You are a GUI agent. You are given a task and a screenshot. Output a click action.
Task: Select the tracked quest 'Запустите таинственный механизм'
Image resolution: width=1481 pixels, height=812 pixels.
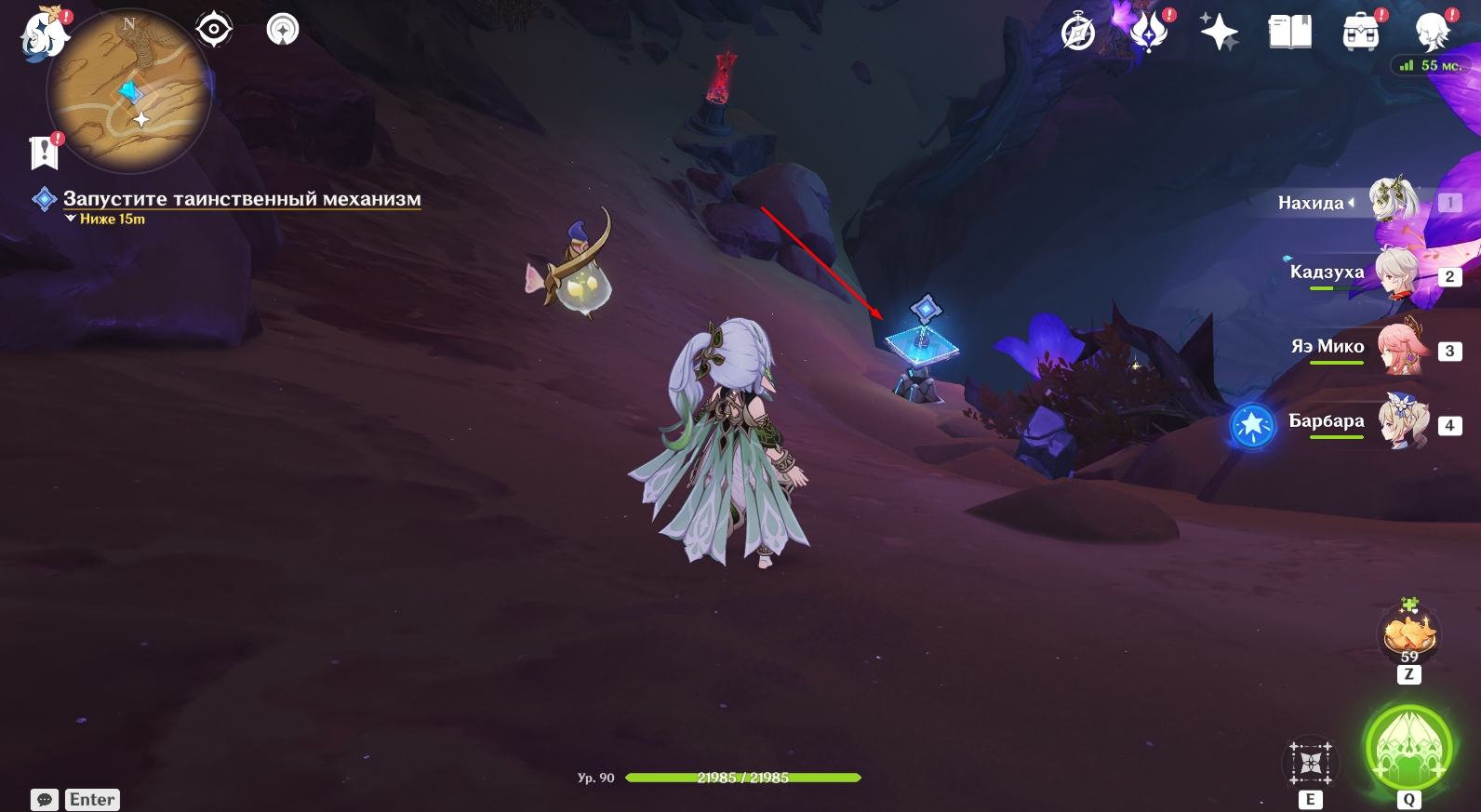pyautogui.click(x=241, y=199)
